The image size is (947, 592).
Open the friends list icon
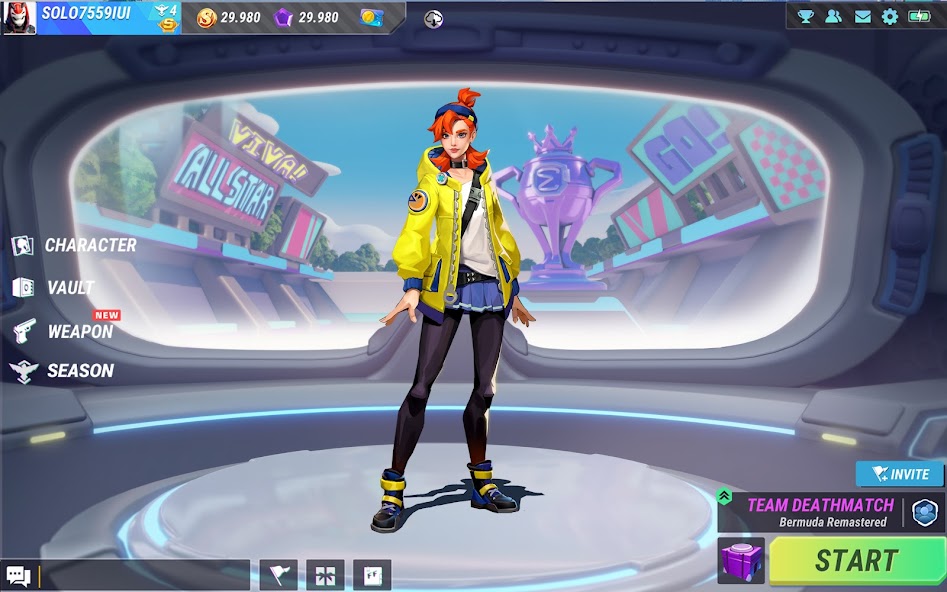pyautogui.click(x=833, y=16)
